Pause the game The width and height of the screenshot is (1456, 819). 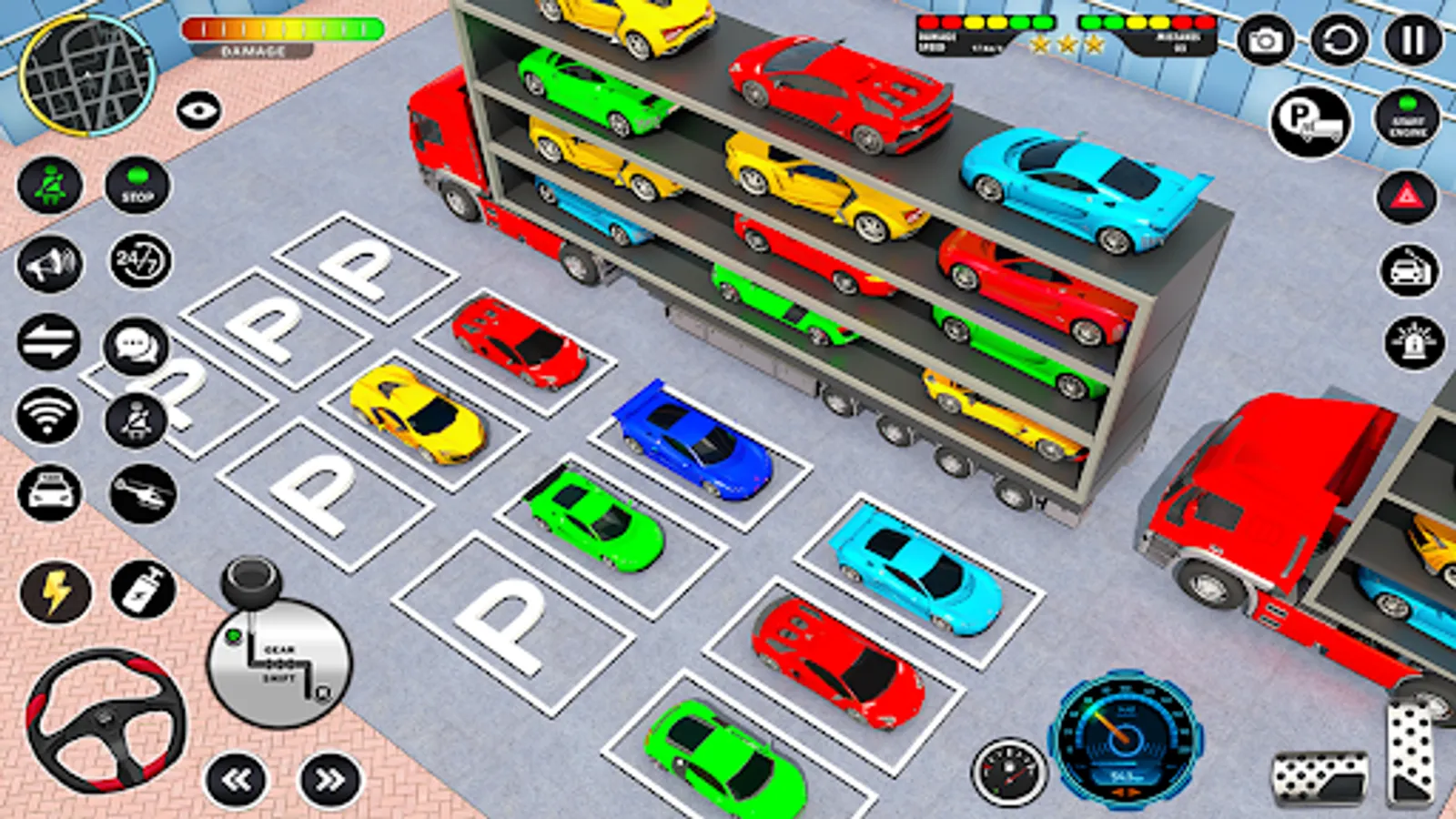[1412, 41]
